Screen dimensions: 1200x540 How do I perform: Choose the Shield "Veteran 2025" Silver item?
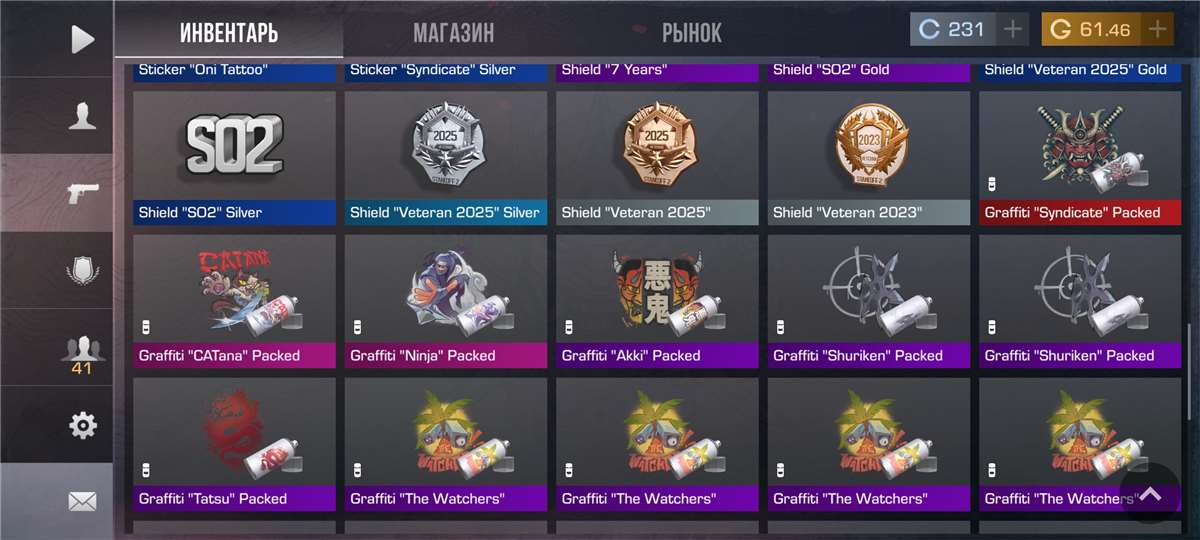click(446, 158)
